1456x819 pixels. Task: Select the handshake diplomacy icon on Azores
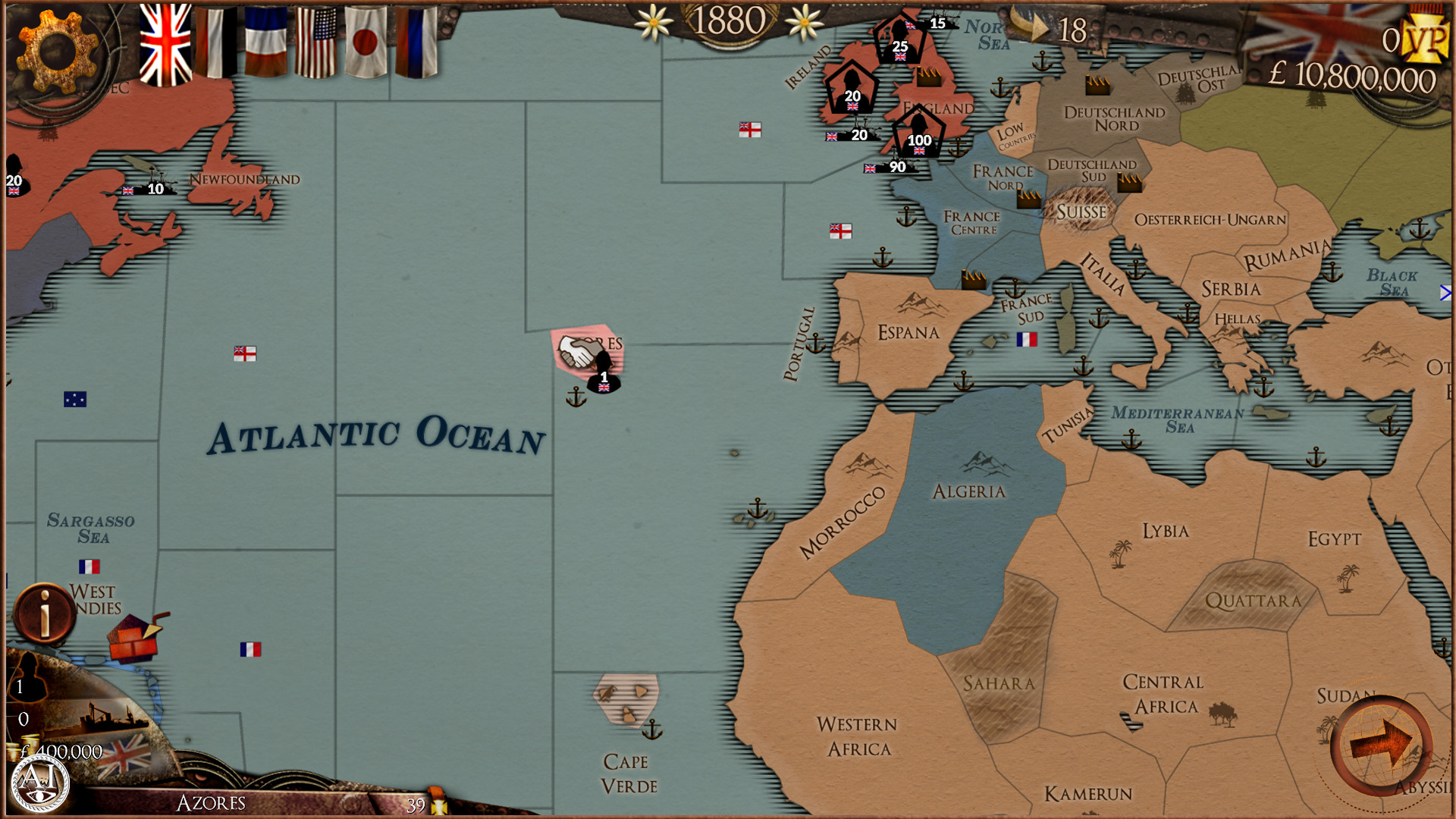[579, 349]
